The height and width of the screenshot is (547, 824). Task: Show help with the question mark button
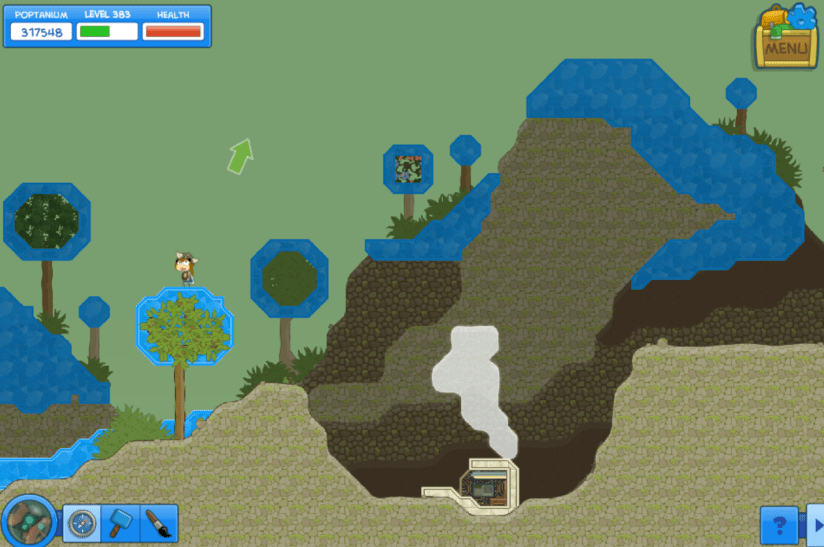click(x=779, y=524)
